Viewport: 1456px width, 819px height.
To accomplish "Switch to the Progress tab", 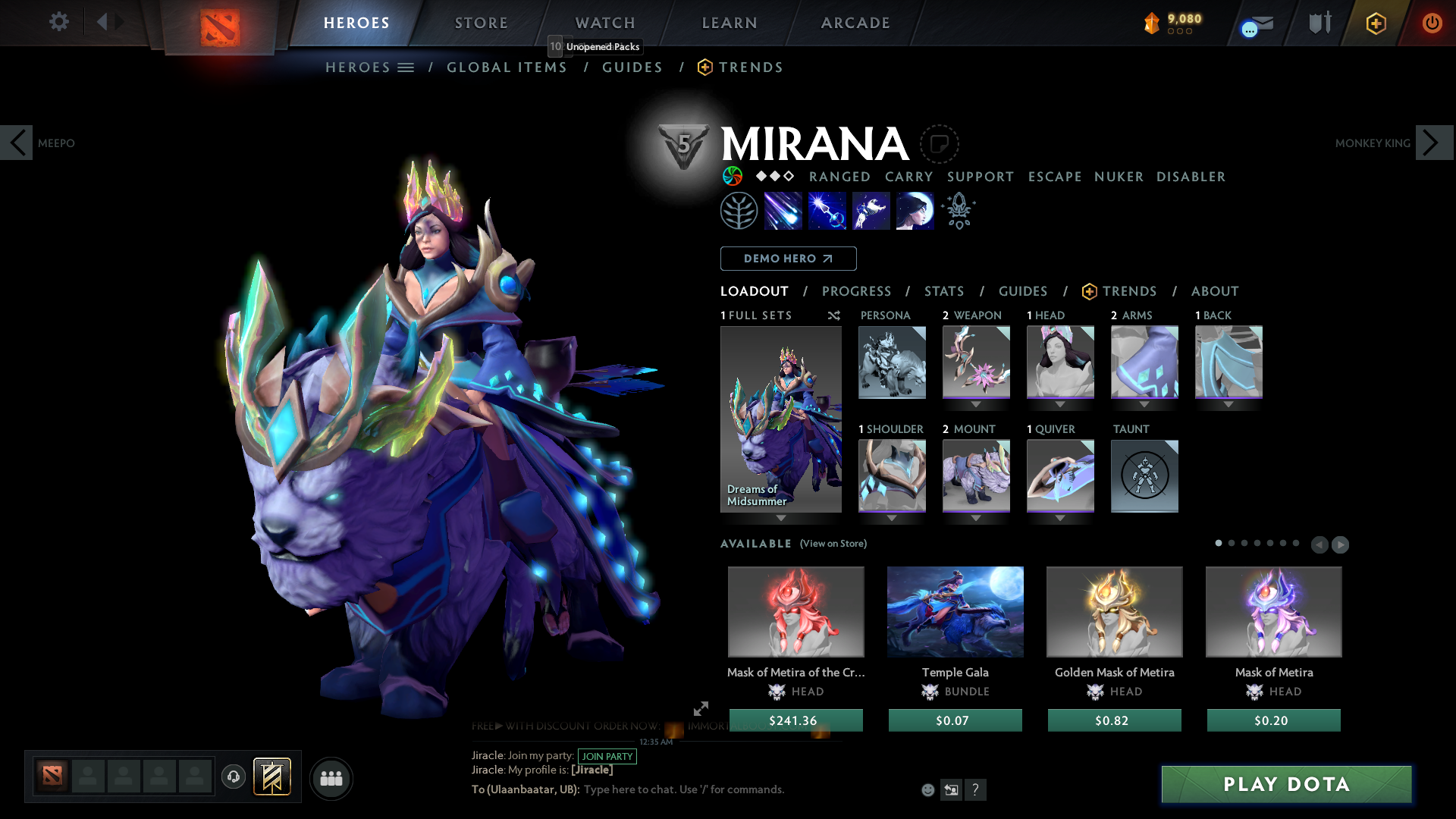I will [857, 291].
